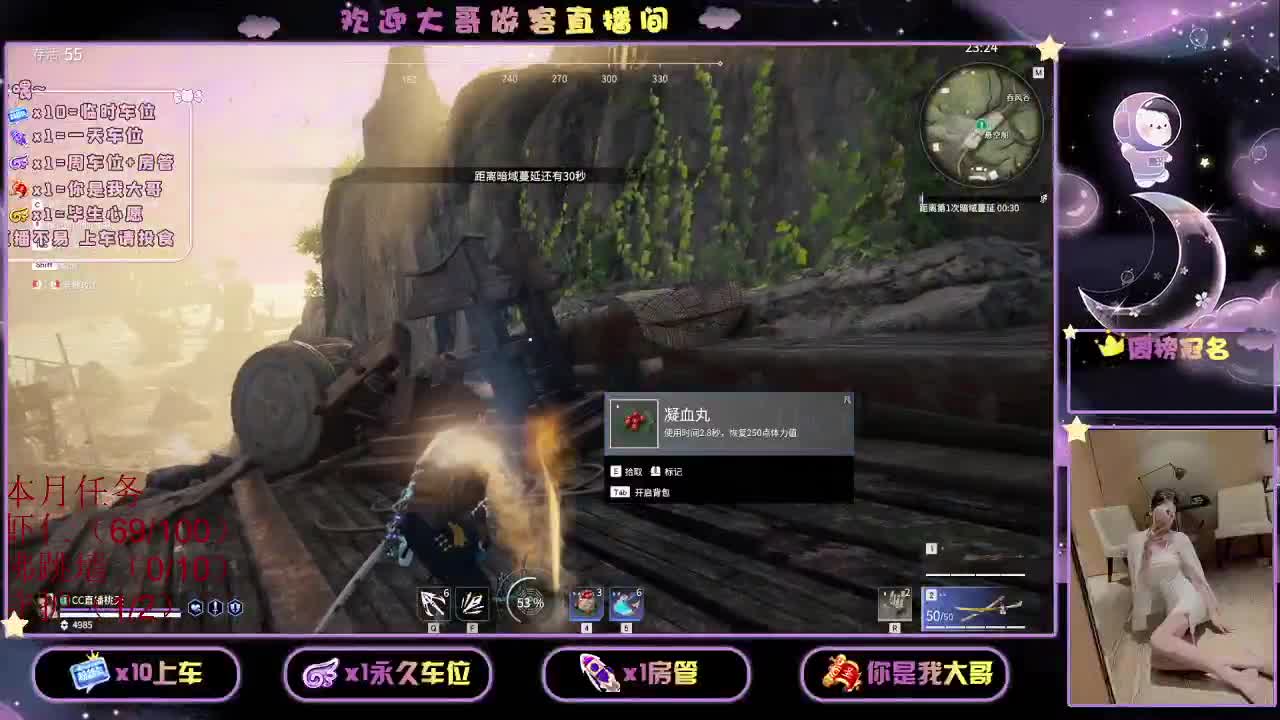1280x720 pixels.
Task: Click the streamer webcam thumbnail
Action: tap(1170, 560)
